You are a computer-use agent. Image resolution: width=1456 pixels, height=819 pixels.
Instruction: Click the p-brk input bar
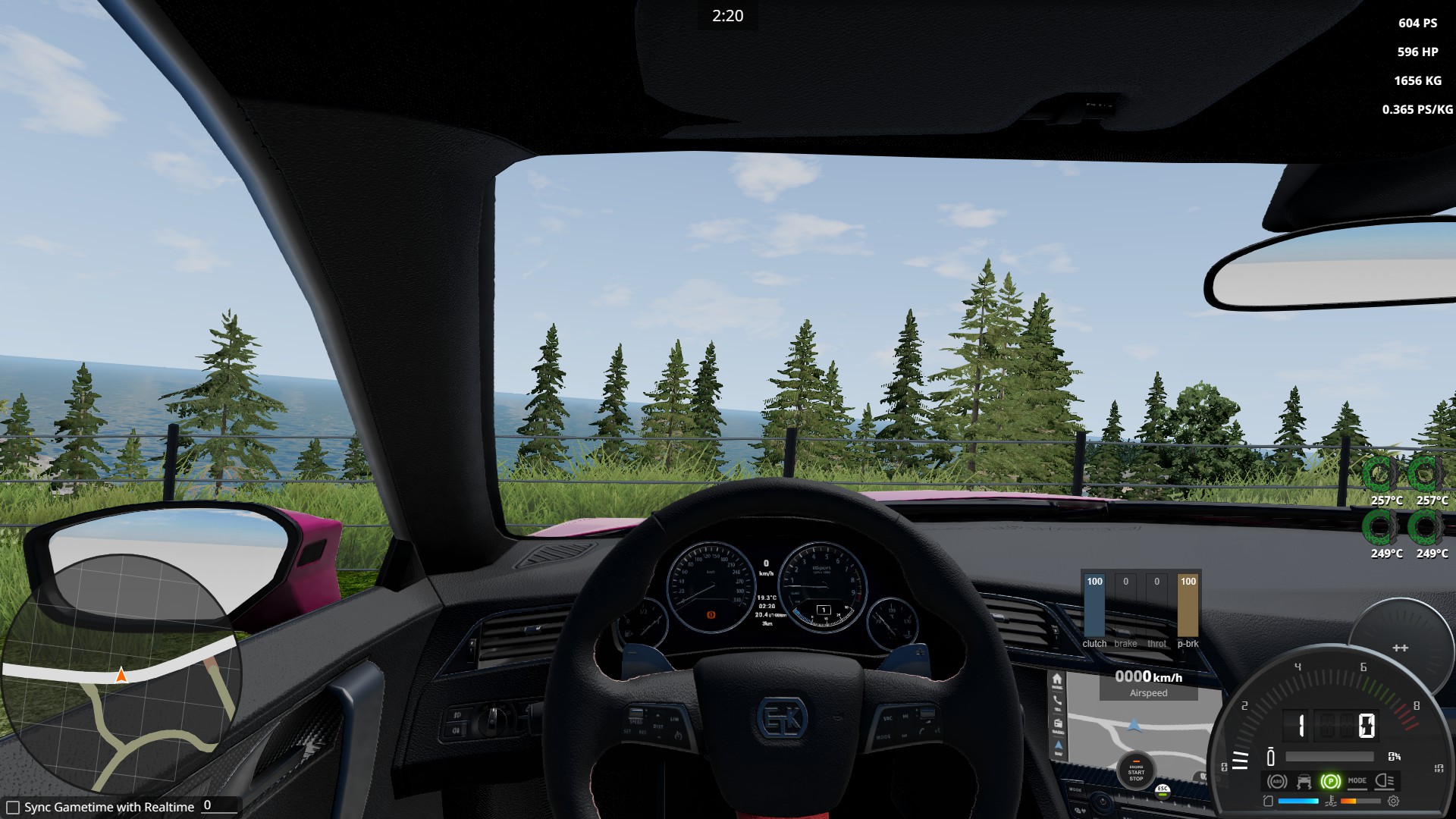pos(1188,605)
